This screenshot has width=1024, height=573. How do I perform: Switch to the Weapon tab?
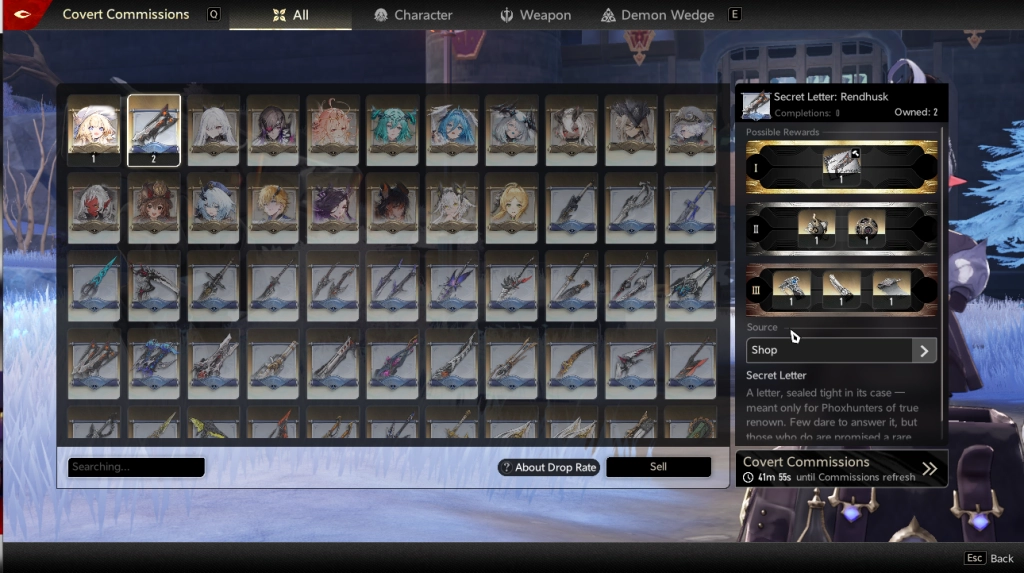click(535, 15)
